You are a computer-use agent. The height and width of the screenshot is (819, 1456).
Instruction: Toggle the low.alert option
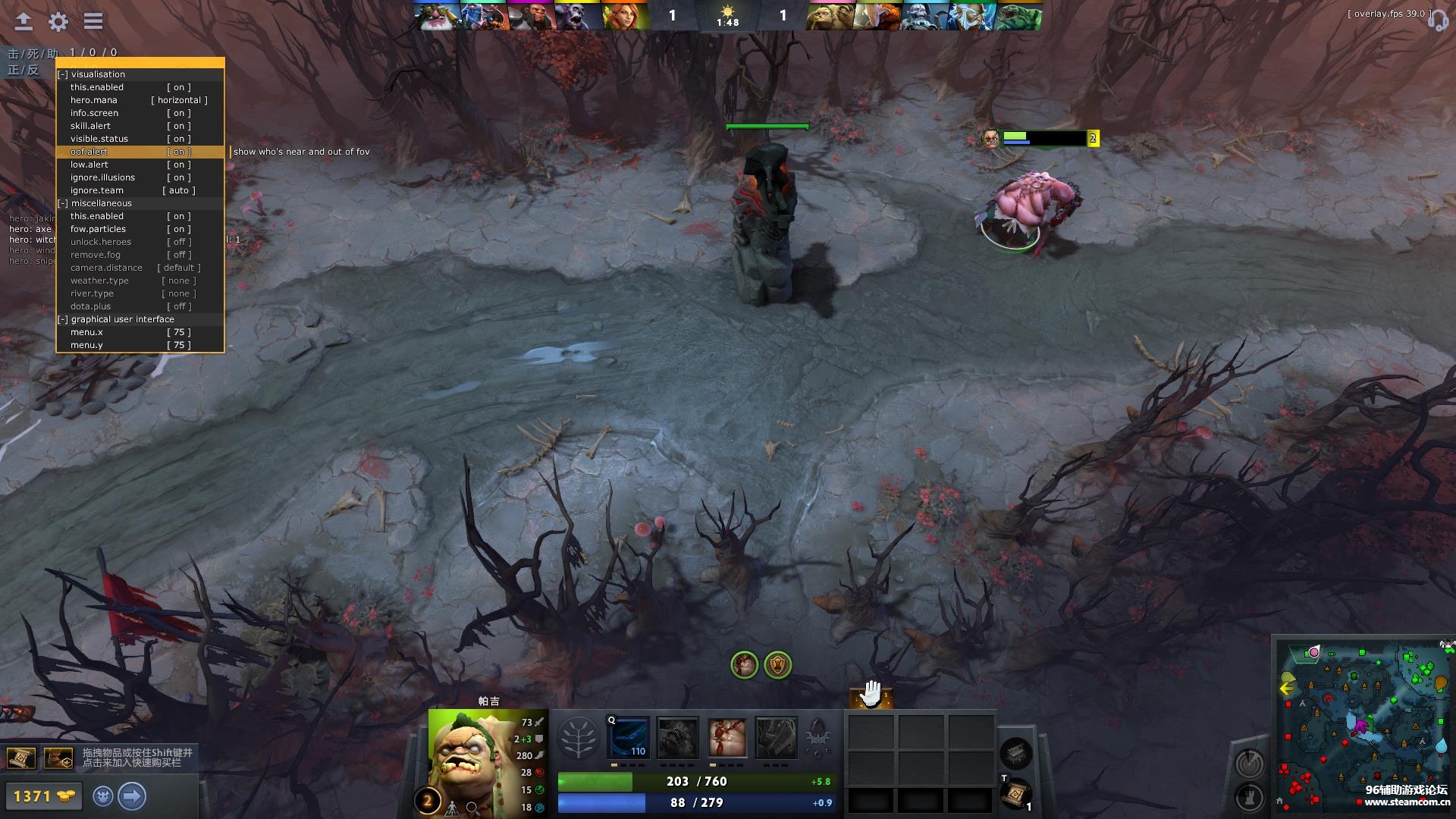(179, 165)
